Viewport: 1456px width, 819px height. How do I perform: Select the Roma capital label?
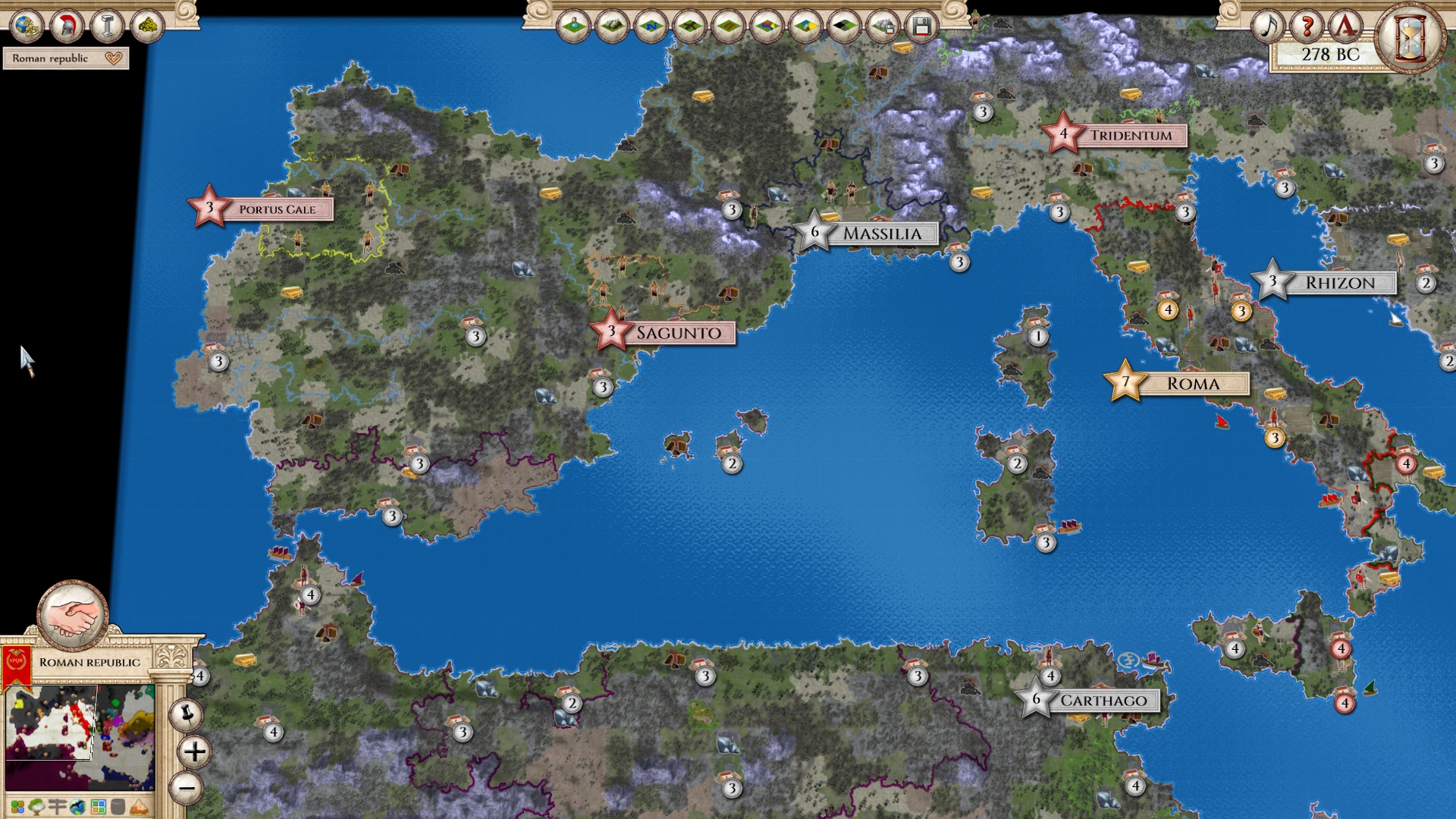(1193, 384)
